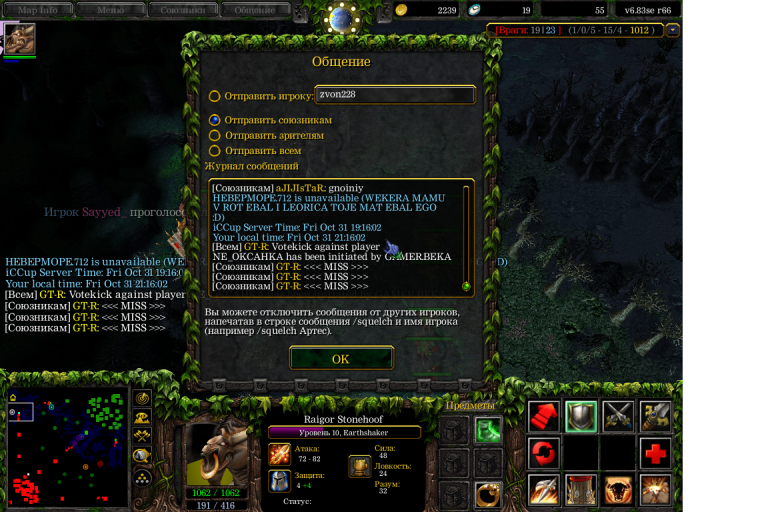
Task: Cast the Fissure ability
Action: (544, 491)
